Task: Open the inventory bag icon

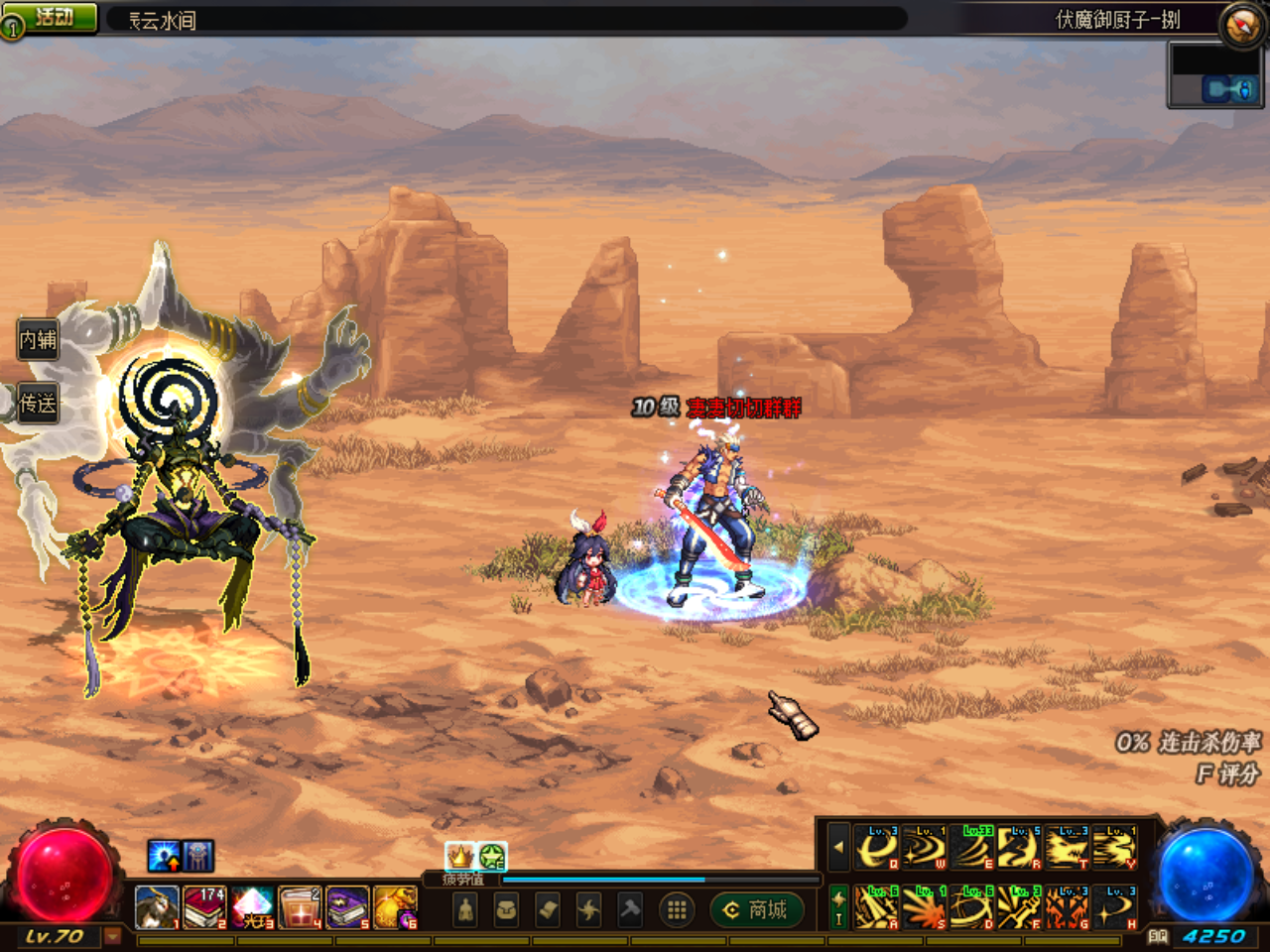Action: point(505,909)
